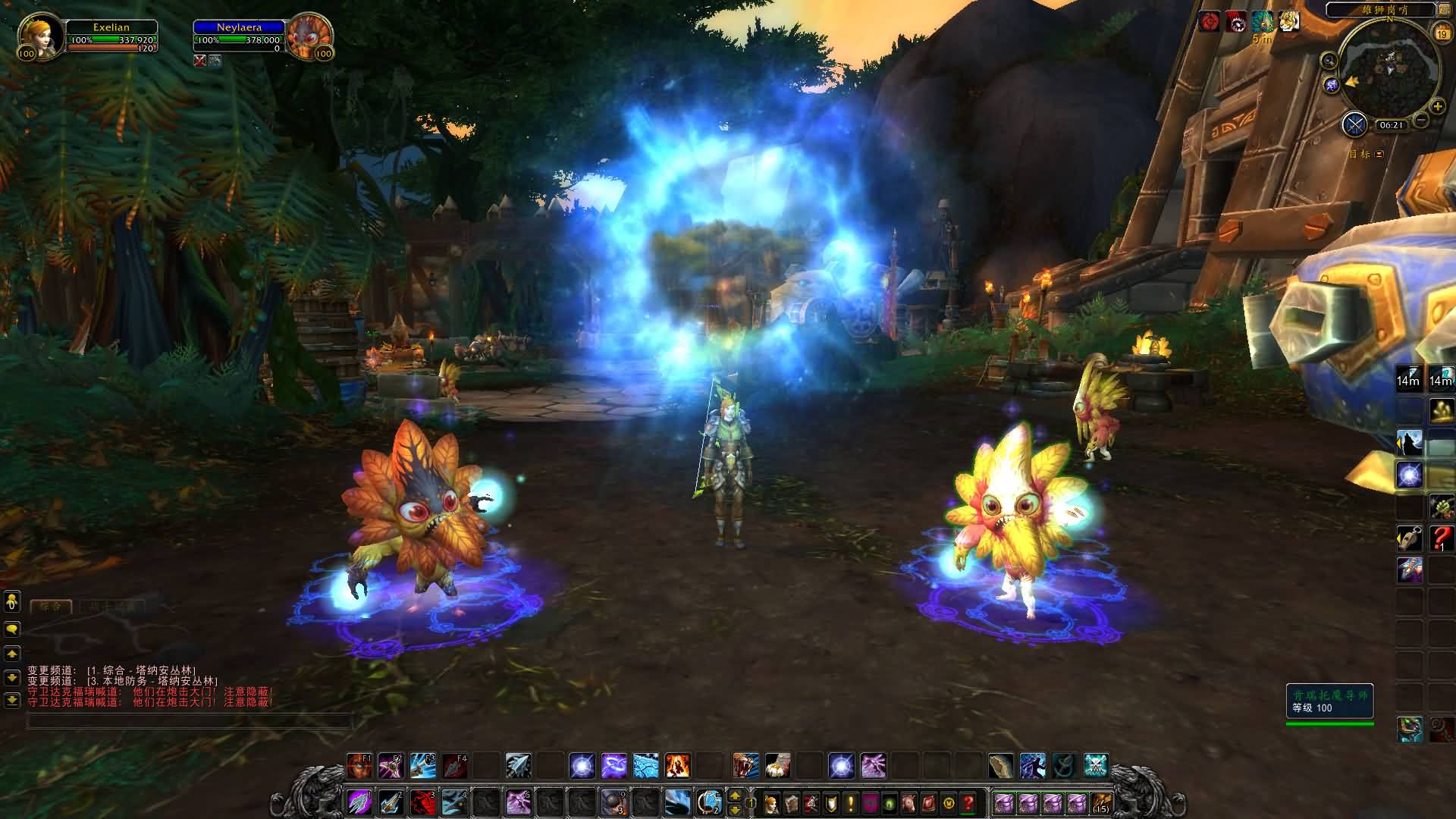Use the frozen ice trap ability
Image resolution: width=1456 pixels, height=819 pixels.
coord(645,765)
